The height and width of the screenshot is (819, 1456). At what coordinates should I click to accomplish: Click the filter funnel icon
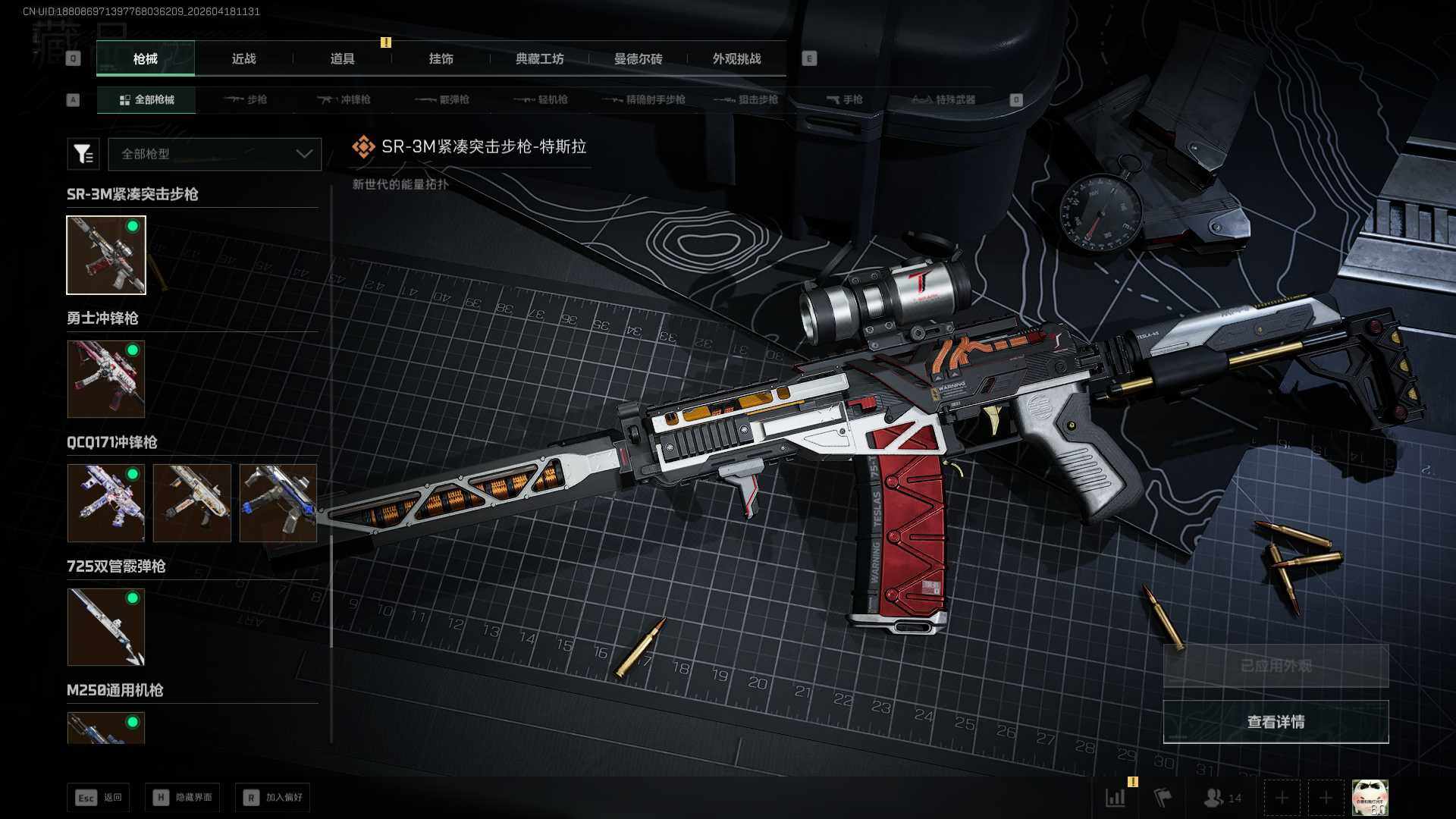(x=83, y=154)
